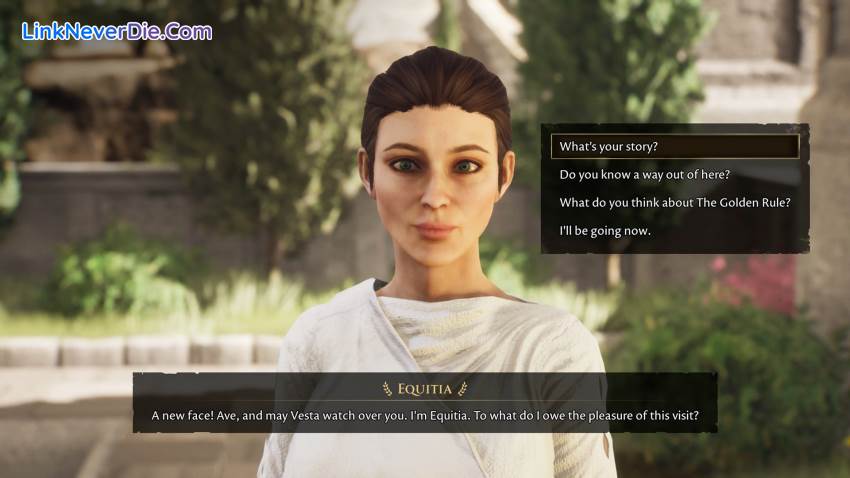
Task: Select the question about The Golden Rule
Action: 675,203
